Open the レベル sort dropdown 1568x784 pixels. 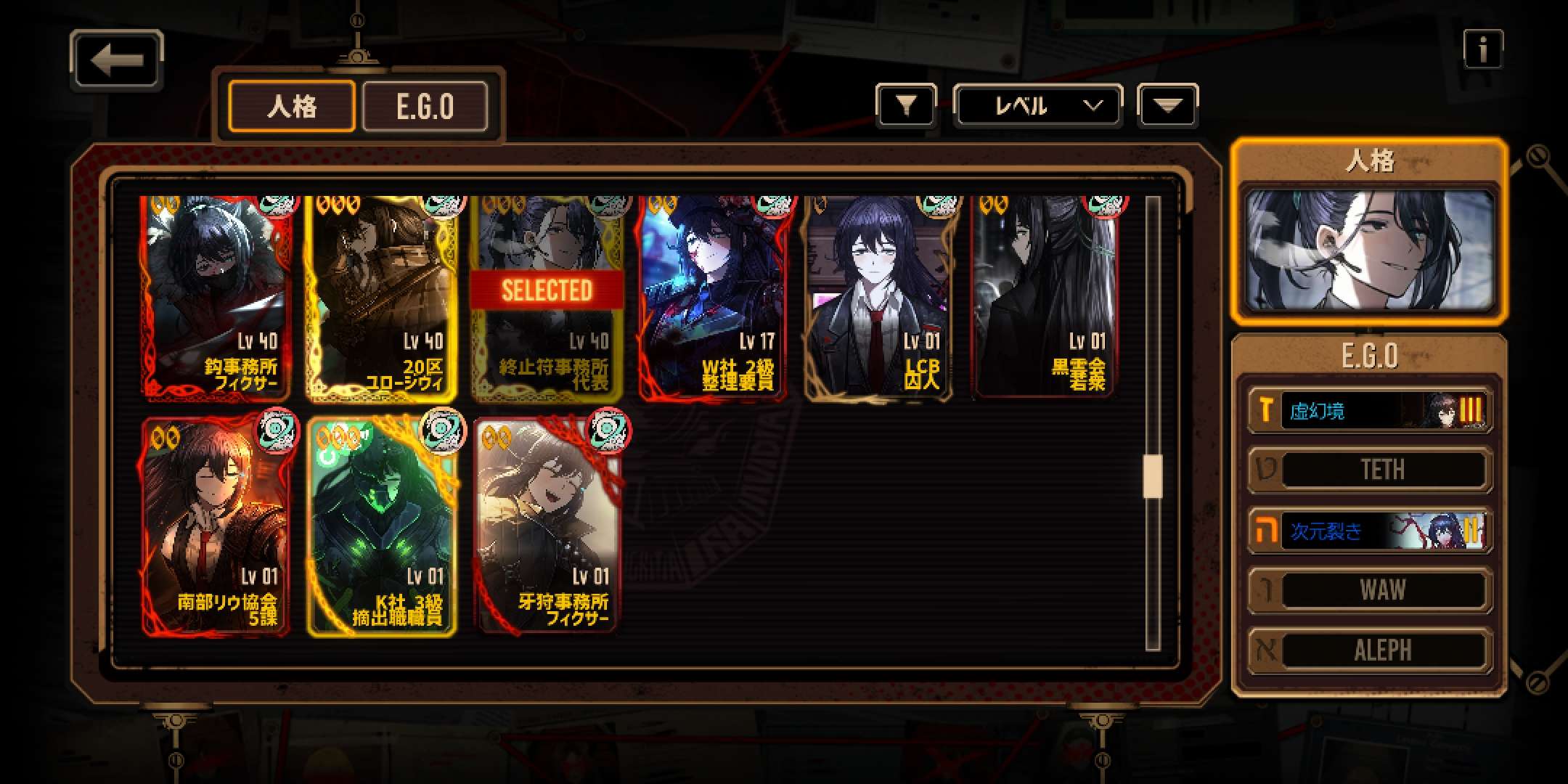(1037, 107)
